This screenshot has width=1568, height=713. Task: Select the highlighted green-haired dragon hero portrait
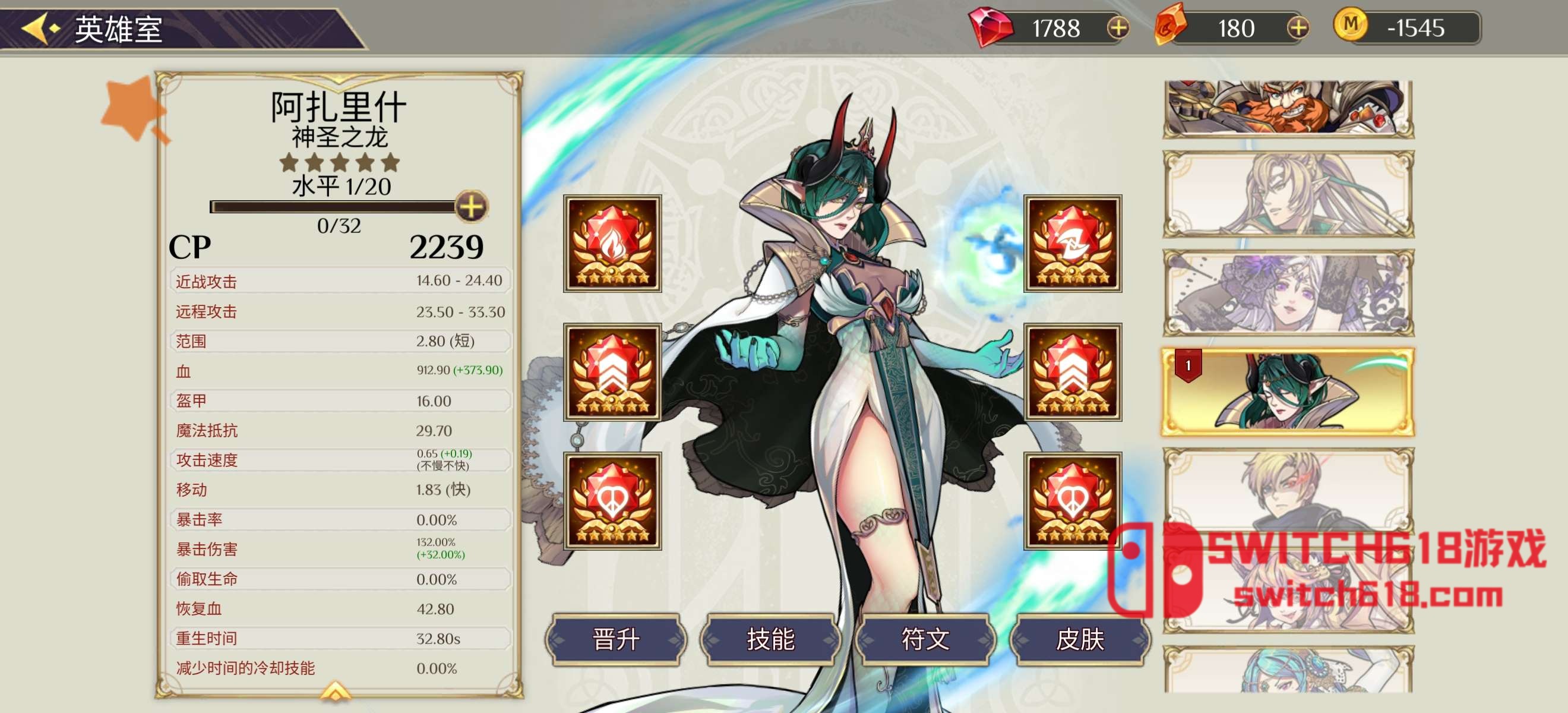click(1288, 392)
